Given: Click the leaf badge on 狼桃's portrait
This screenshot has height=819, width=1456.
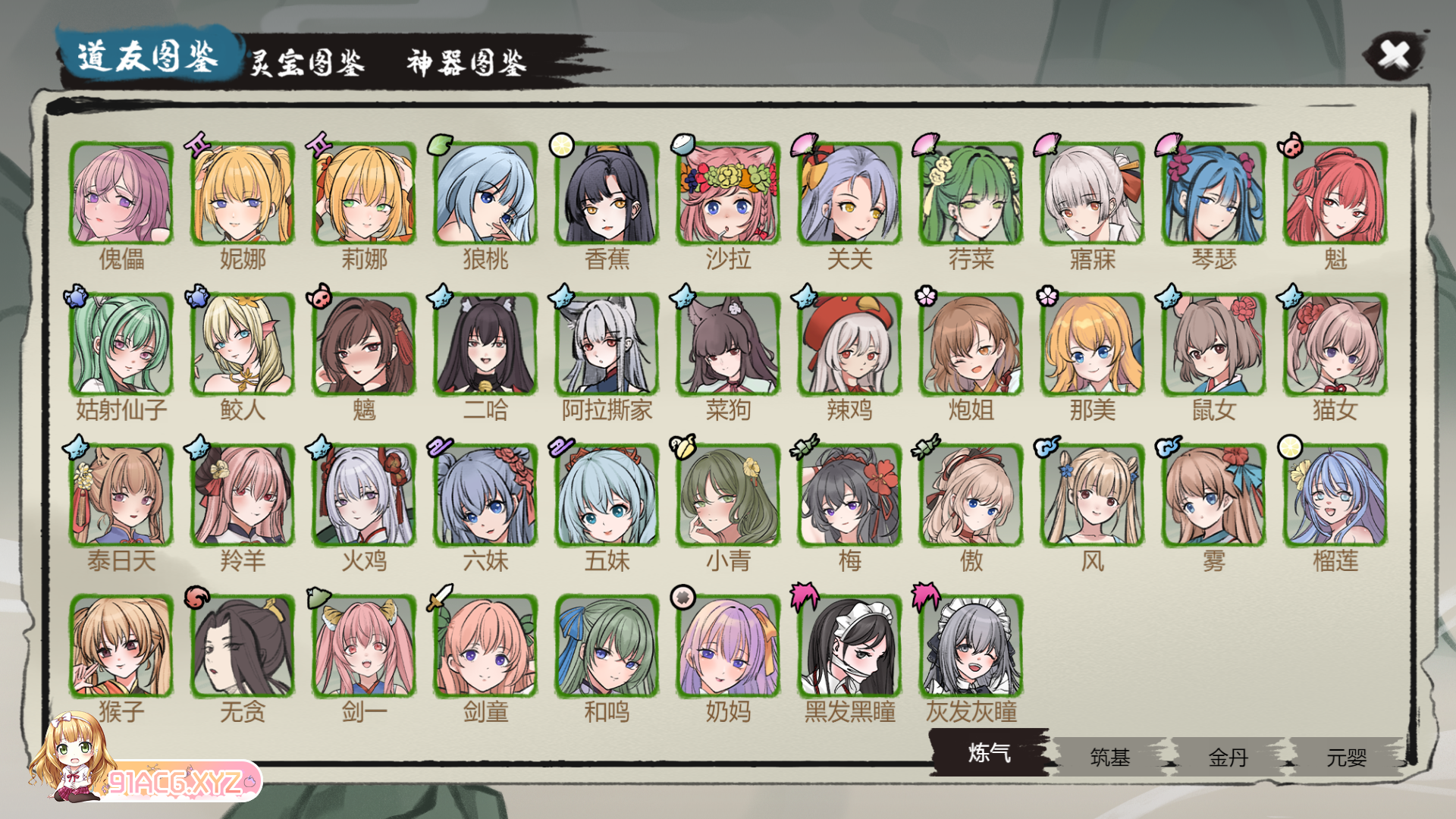Looking at the screenshot, I should 441,144.
